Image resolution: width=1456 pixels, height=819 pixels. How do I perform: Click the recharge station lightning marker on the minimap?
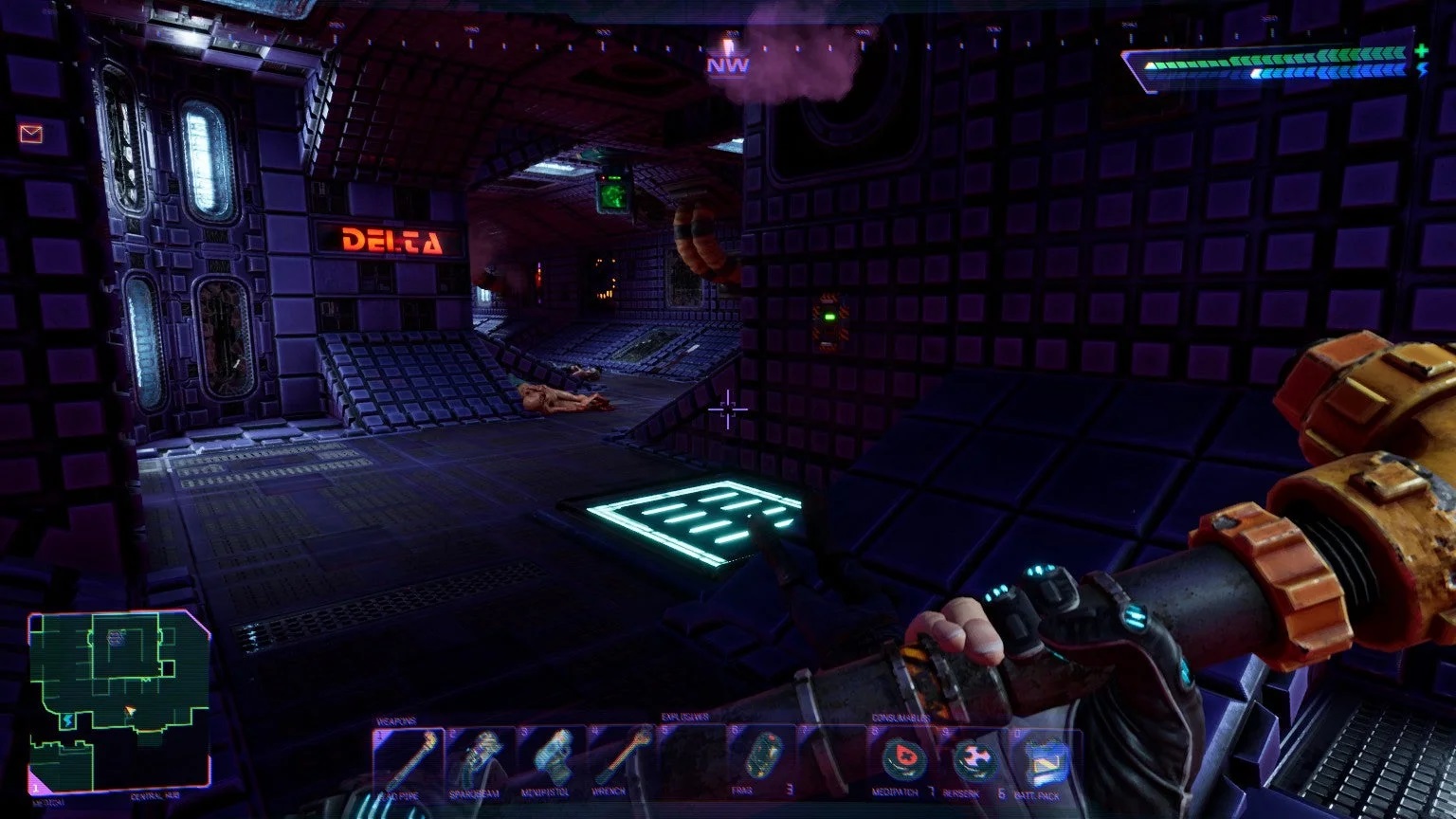coord(68,719)
